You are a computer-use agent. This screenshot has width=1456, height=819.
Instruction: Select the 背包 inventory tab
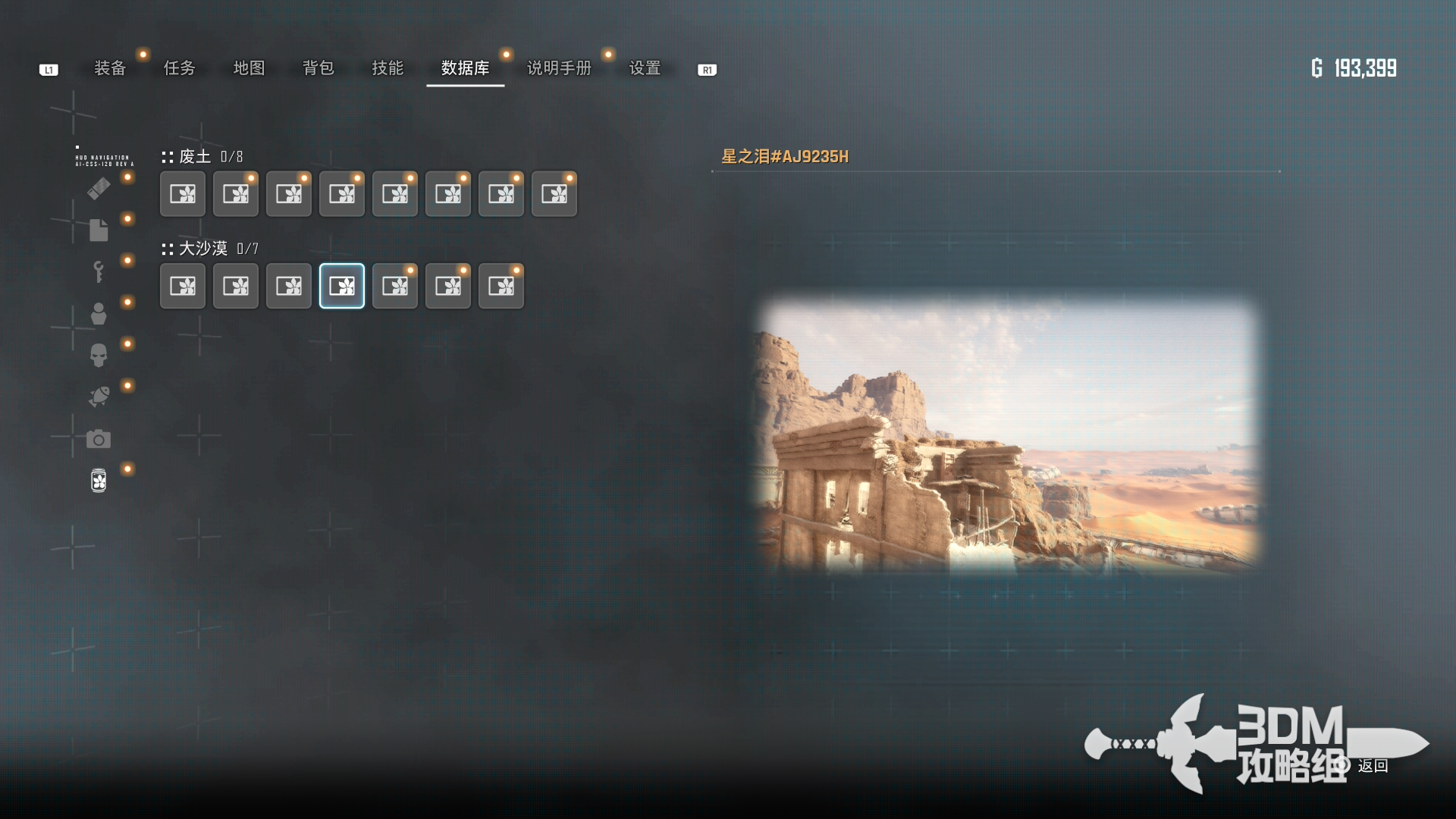tap(318, 68)
